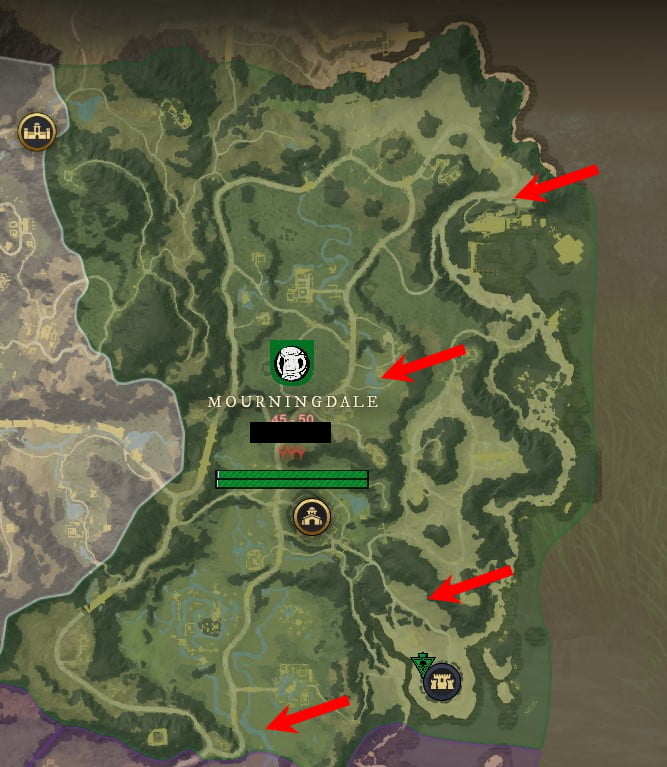Click the Mourningdale fort marker
This screenshot has width=667, height=767.
[x=441, y=683]
